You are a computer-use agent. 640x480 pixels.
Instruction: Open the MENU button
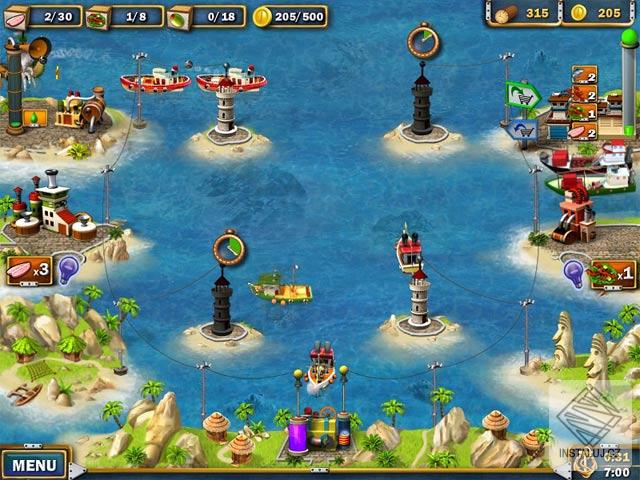click(34, 465)
